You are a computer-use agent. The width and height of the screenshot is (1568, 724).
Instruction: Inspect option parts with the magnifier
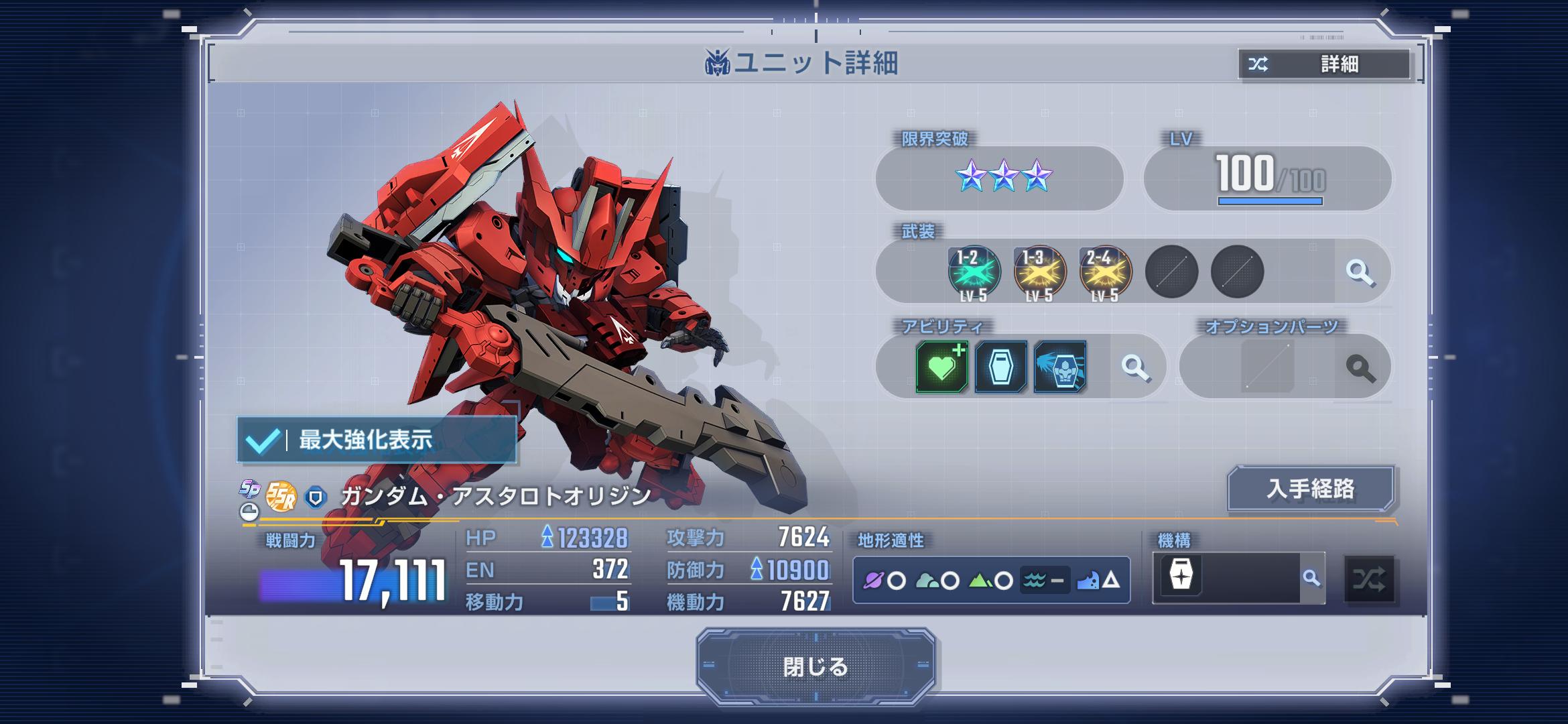pyautogui.click(x=1360, y=367)
